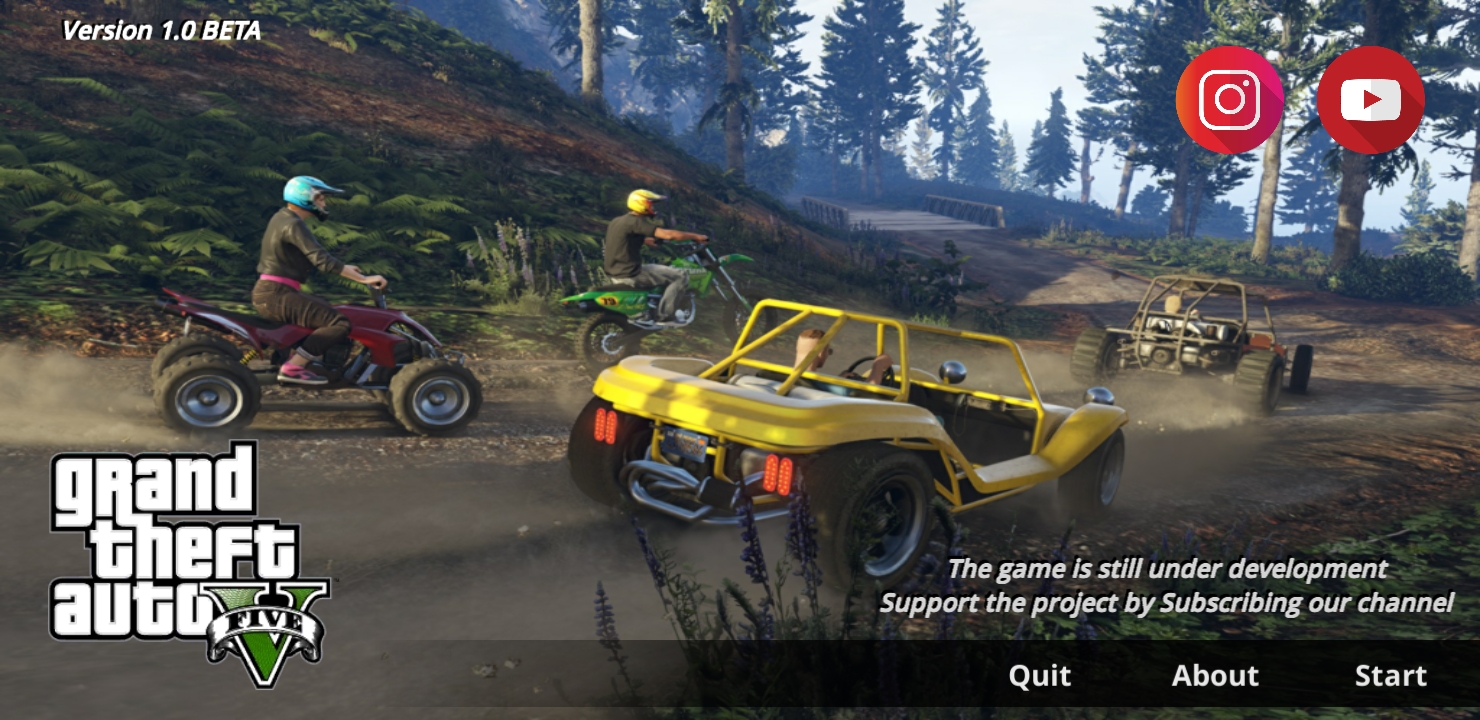Tap About in the lower menu row
Screen dimensions: 1480x720
point(1216,675)
